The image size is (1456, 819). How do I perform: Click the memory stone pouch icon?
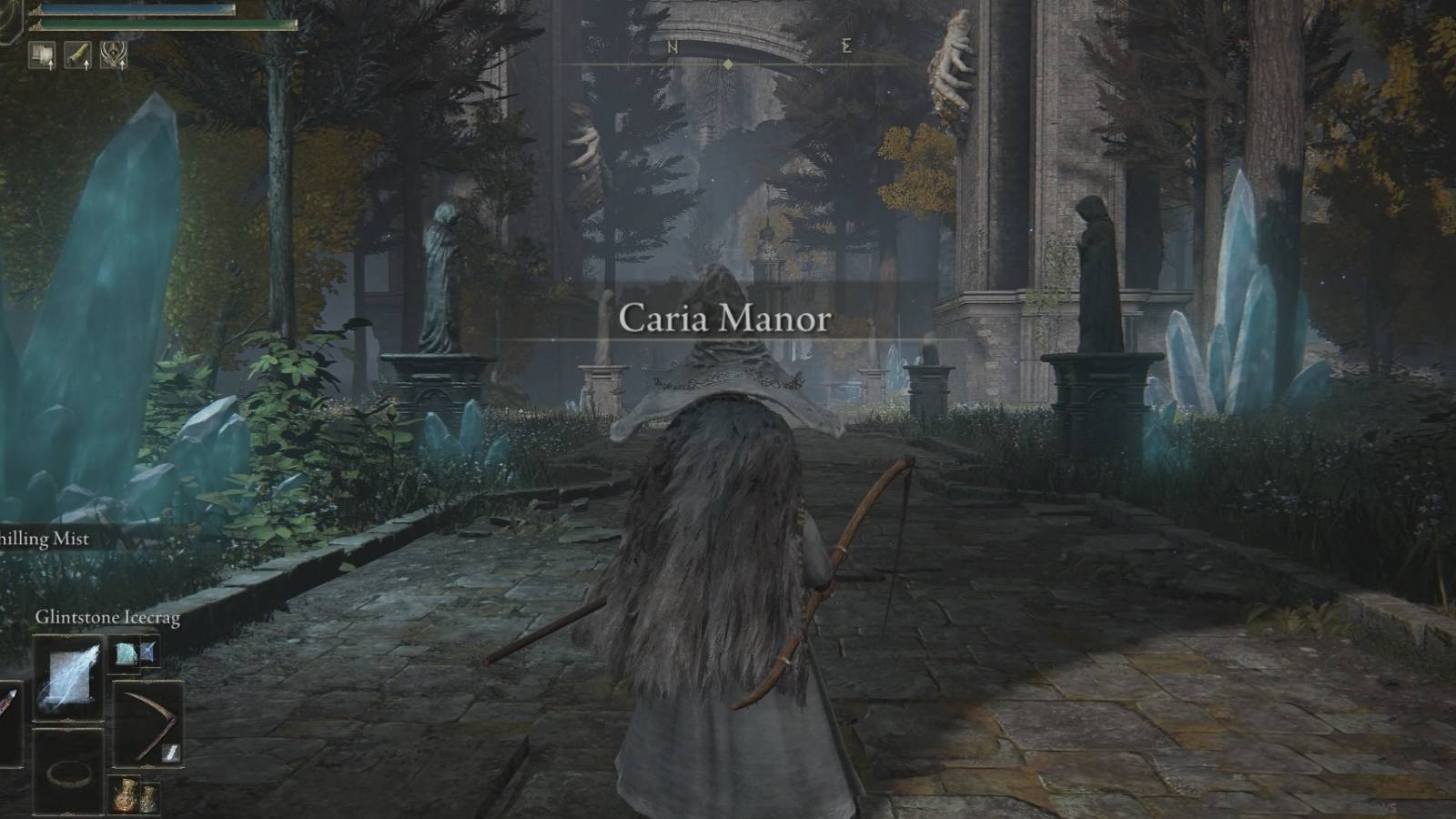point(77,56)
